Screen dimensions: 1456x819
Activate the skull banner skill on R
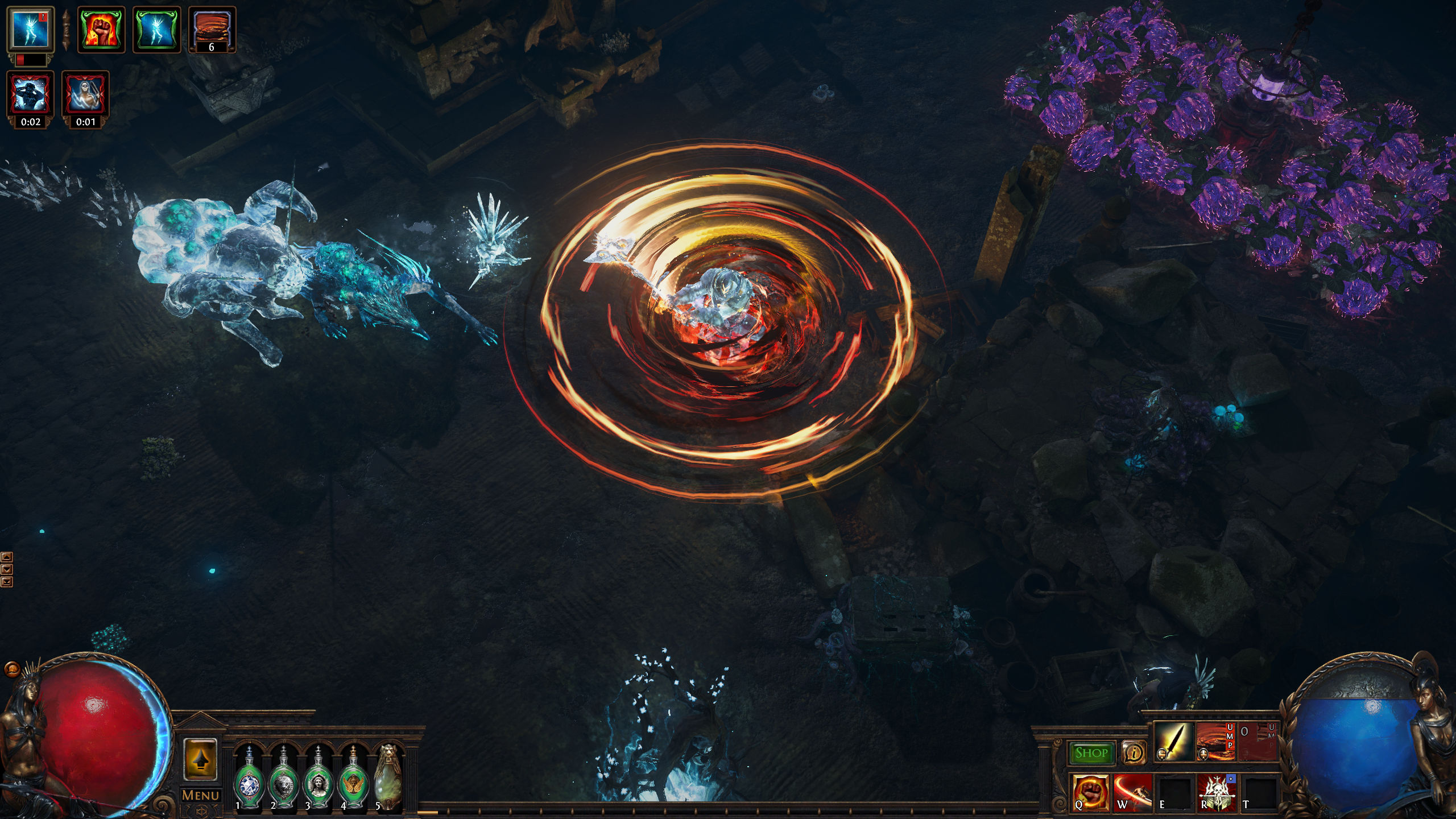(x=1217, y=792)
